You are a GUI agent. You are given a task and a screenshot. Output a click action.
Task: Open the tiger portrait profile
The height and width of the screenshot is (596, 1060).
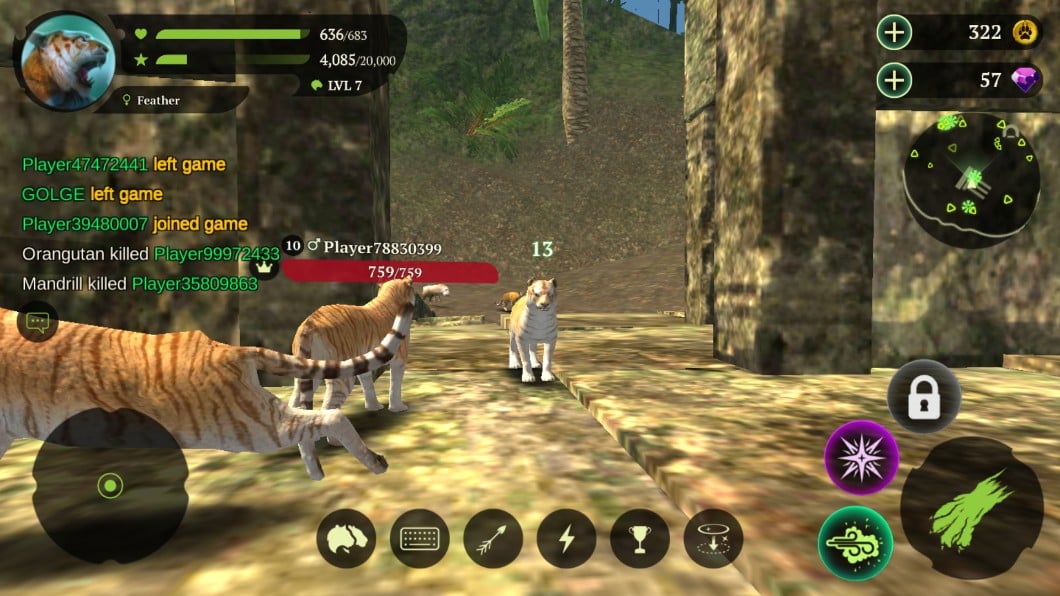click(68, 62)
